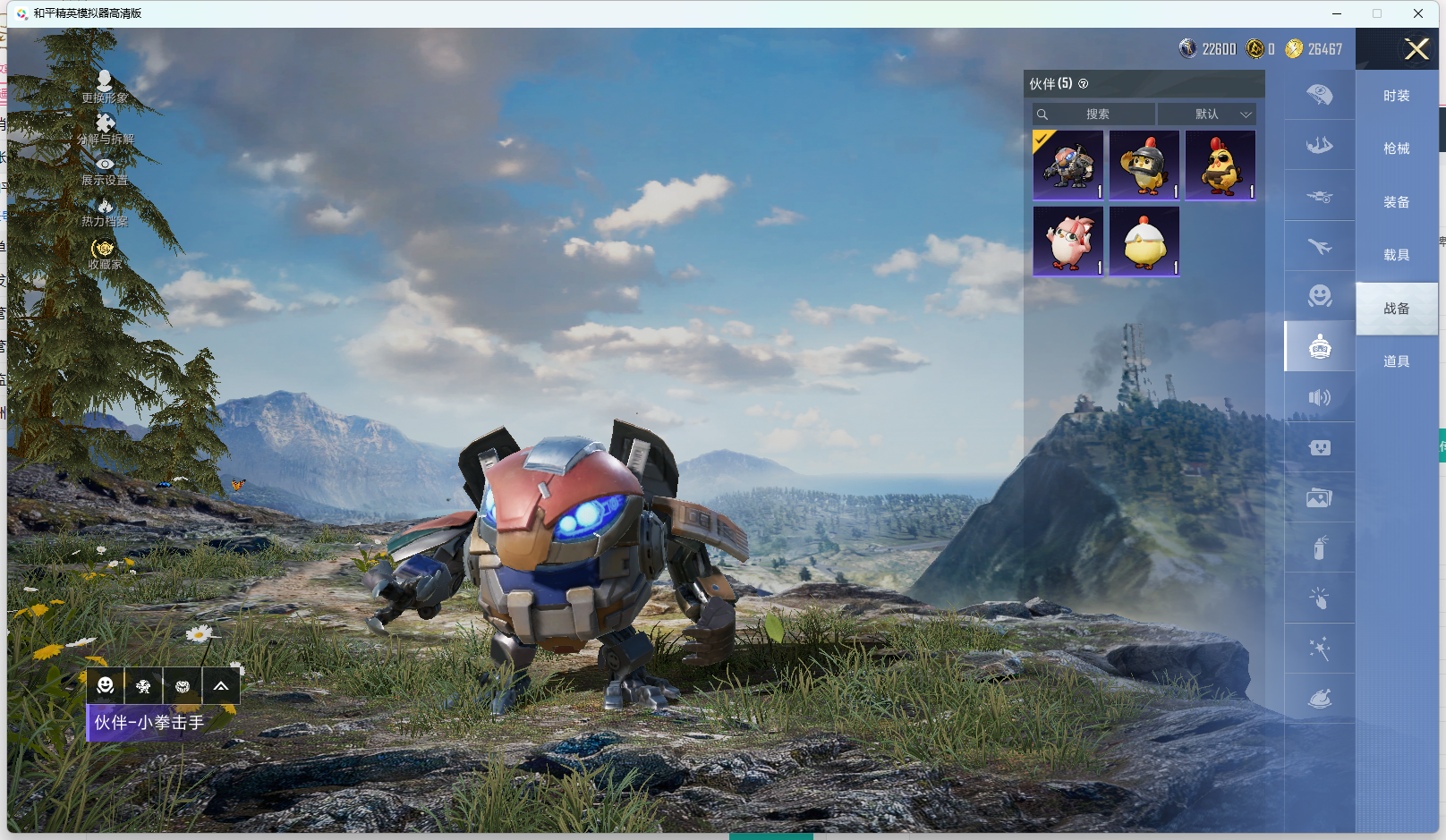
Task: Open the 默认 sort dropdown
Action: [x=1207, y=115]
